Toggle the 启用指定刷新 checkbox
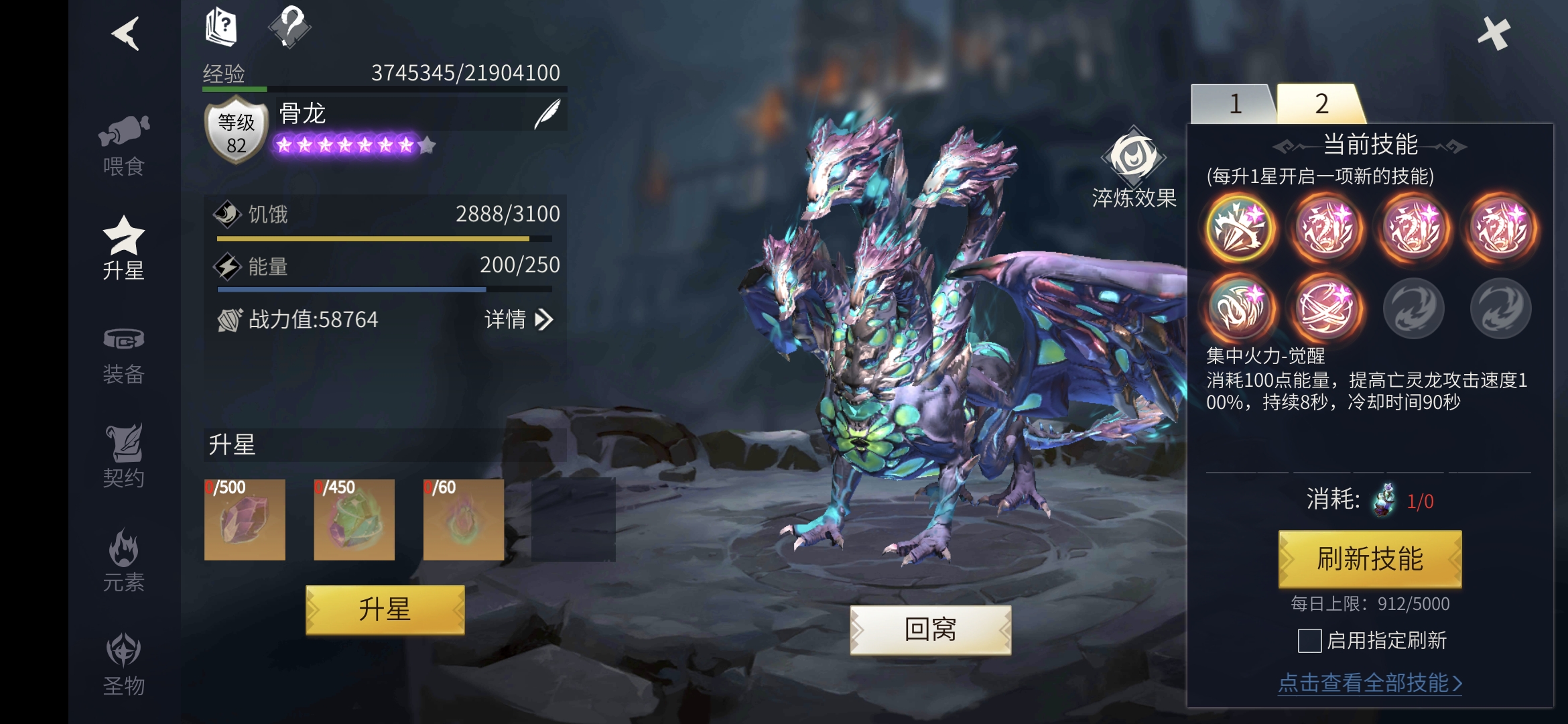Screen dimensions: 1568x724 [x=1309, y=641]
